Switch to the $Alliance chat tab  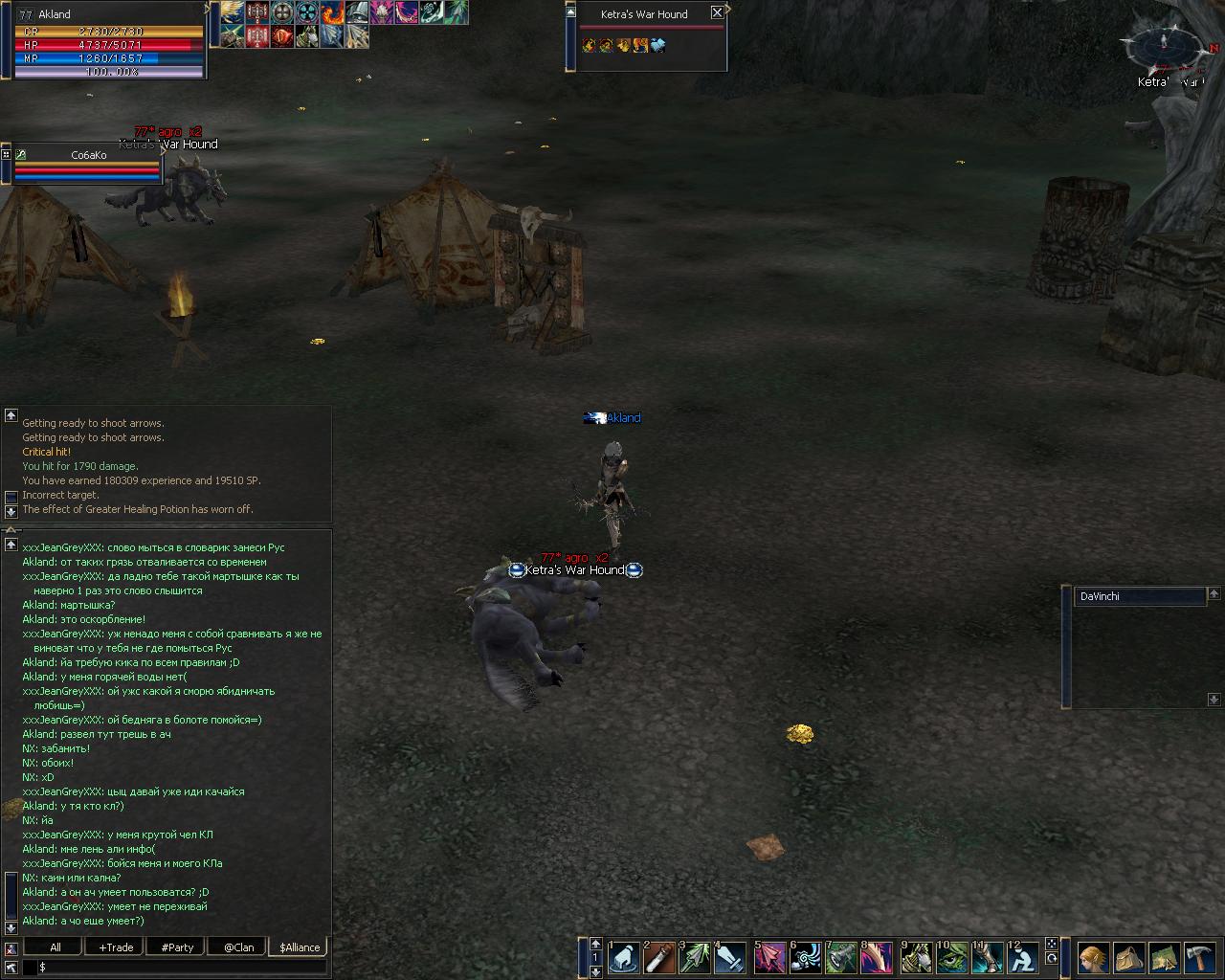[x=300, y=947]
